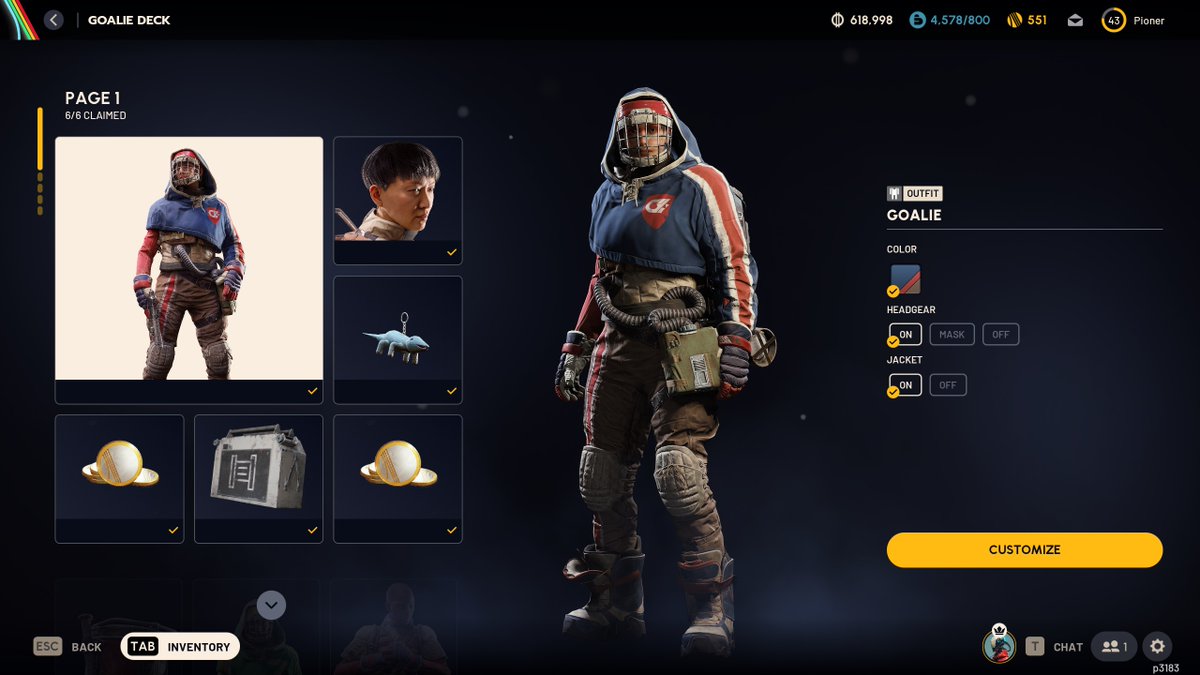Open the settings gear
The image size is (1200, 675).
1157,646
